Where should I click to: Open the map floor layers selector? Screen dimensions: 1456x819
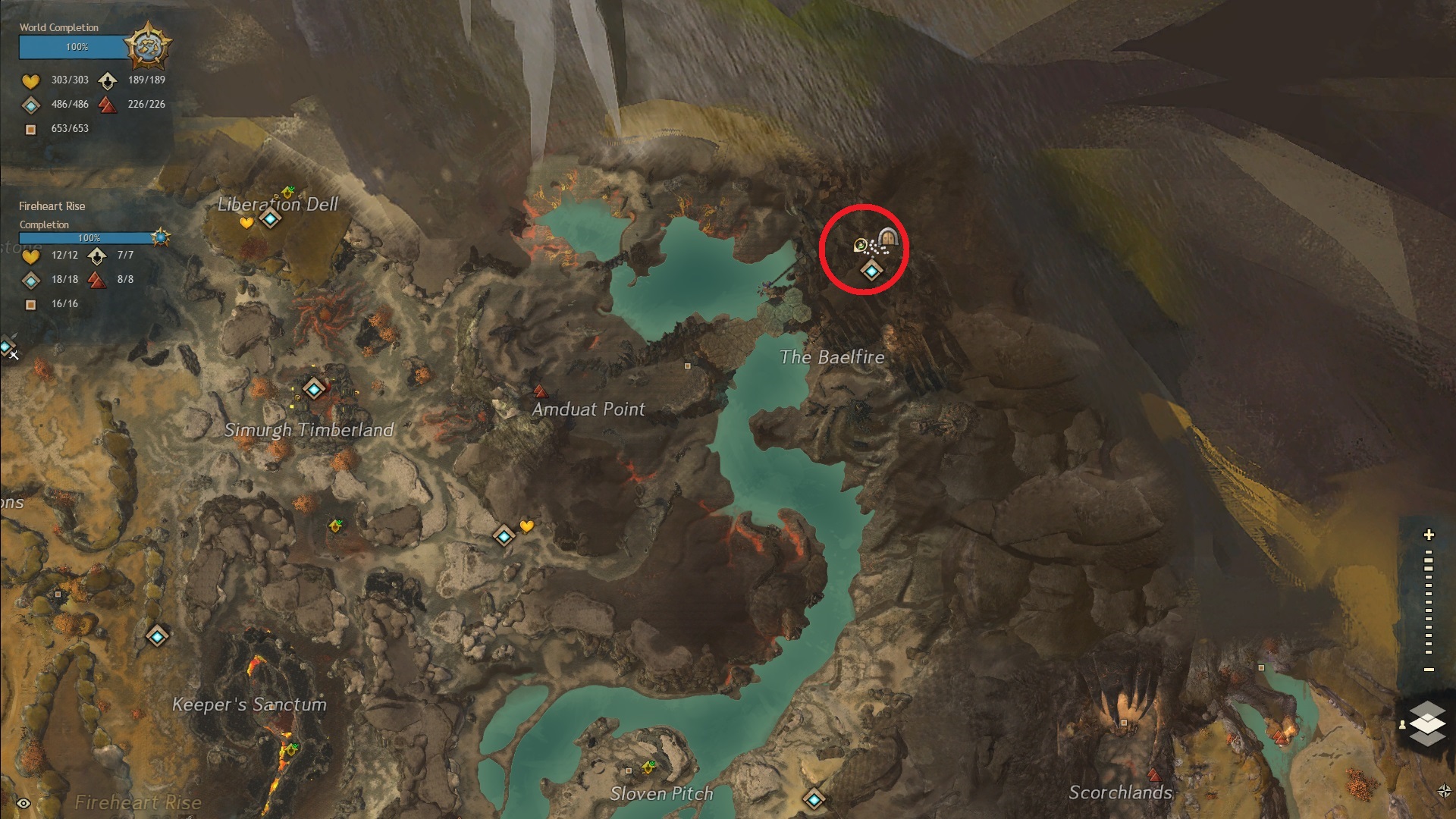1427,723
